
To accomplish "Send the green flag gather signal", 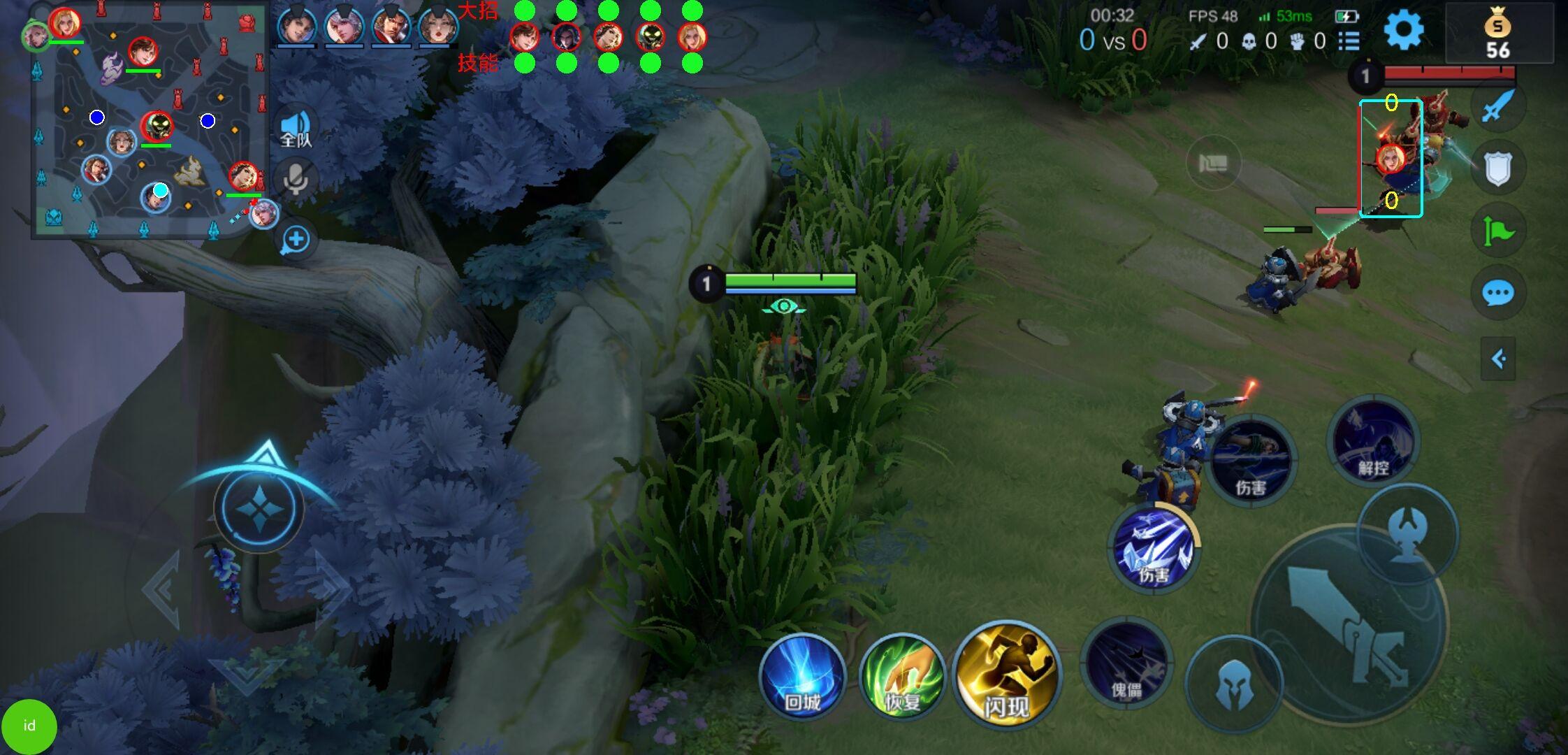I will (x=1497, y=230).
